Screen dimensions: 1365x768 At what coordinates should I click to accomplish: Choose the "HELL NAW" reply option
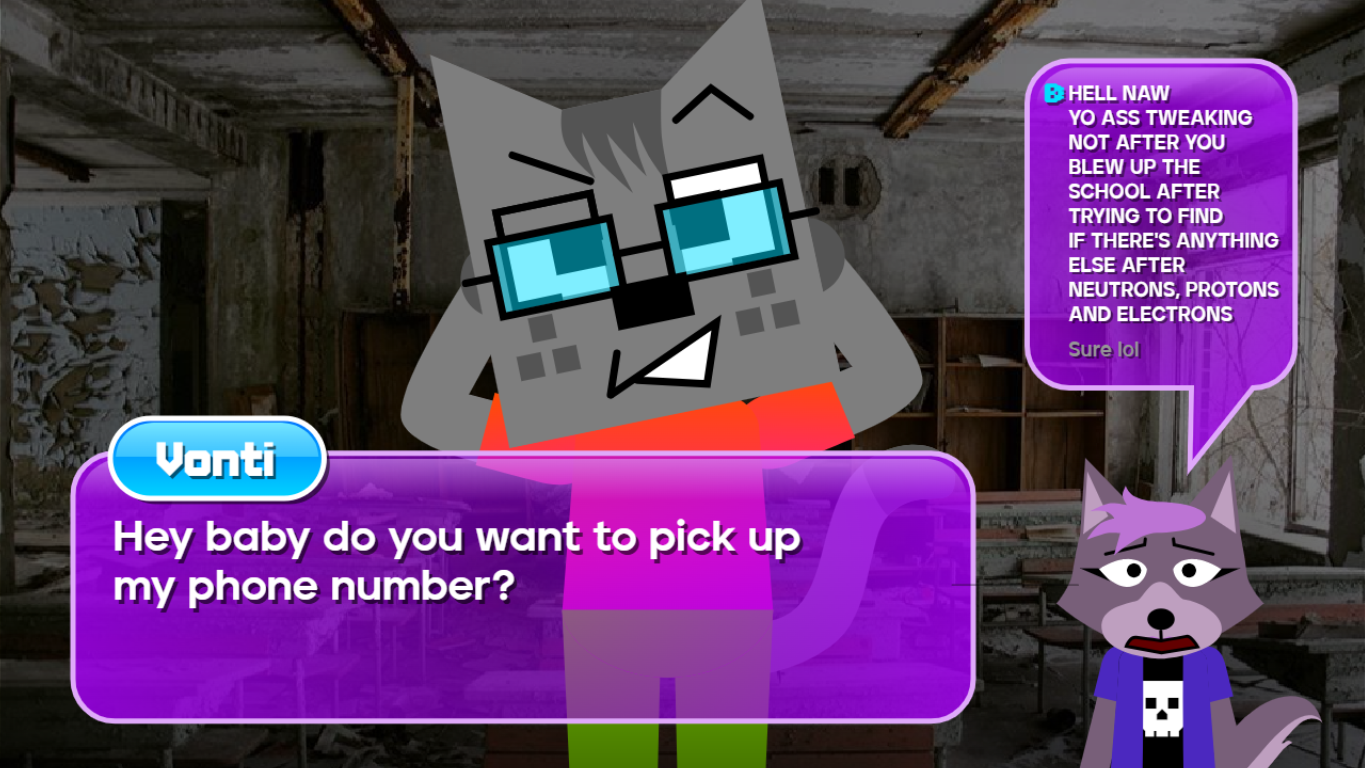pos(1160,203)
